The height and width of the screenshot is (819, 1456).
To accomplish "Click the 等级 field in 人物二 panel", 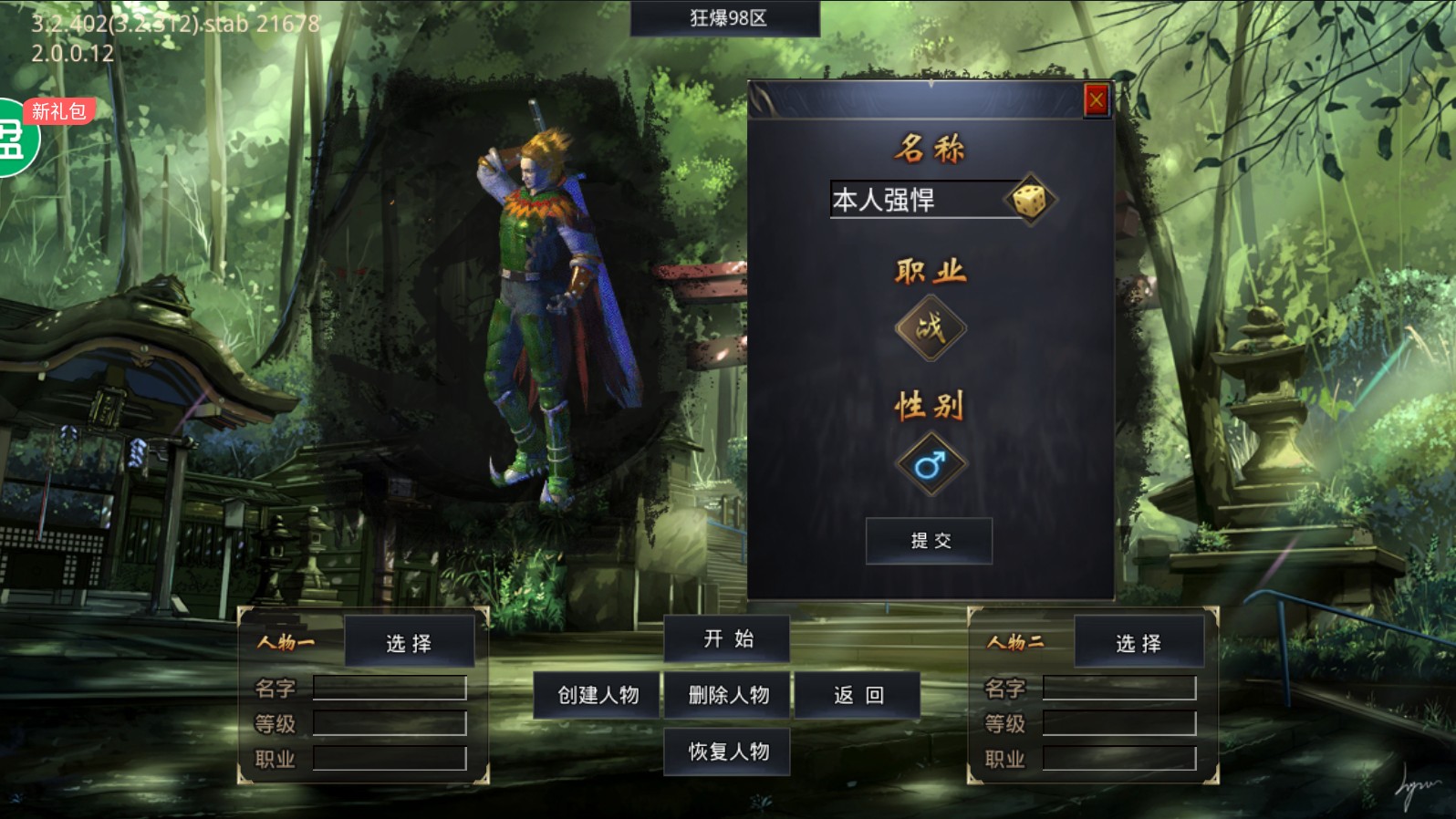I will 1120,724.
